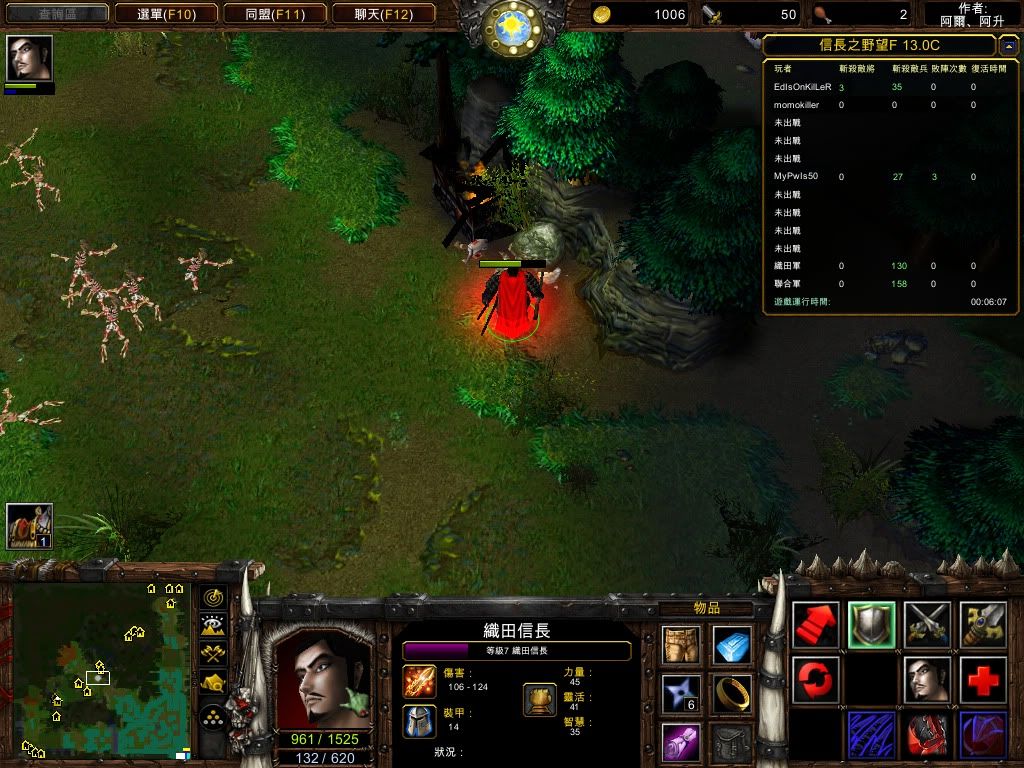1024x768 pixels.
Task: Issue the red arrow Move command
Action: 816,625
